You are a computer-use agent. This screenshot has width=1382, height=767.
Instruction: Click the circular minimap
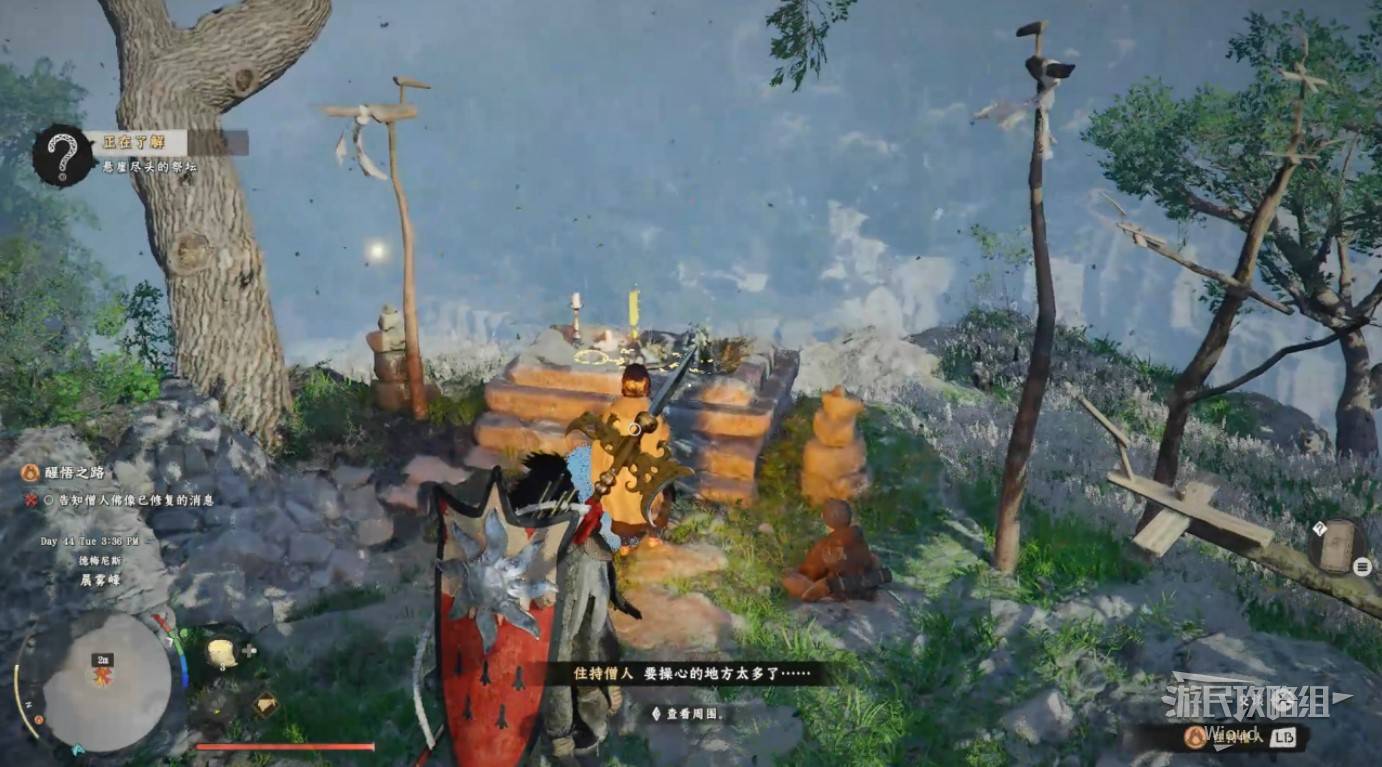[106, 682]
